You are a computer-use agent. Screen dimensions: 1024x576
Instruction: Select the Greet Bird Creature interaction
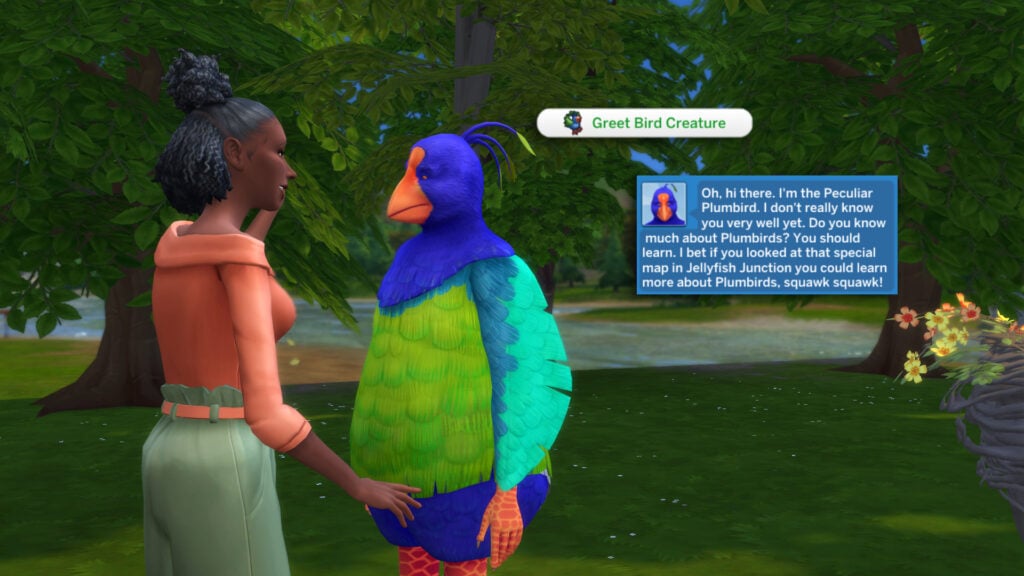pyautogui.click(x=644, y=123)
